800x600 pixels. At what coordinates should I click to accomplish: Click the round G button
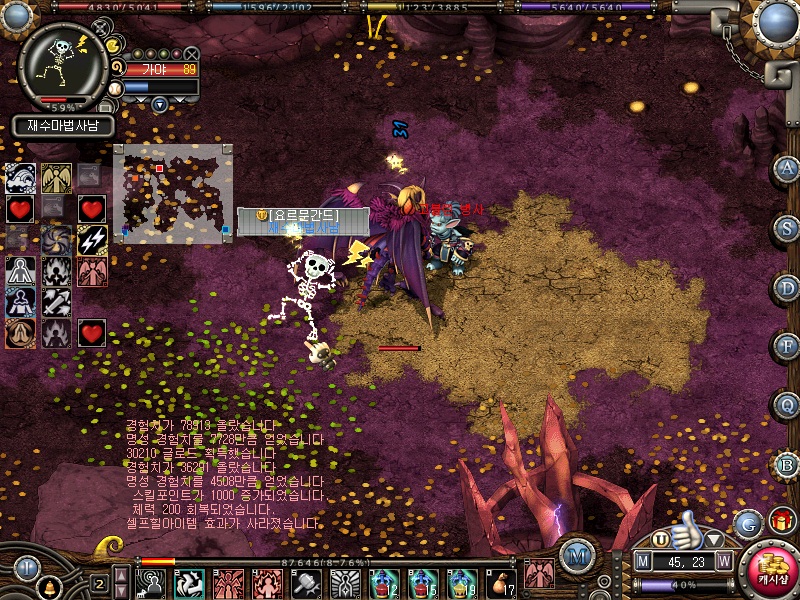coord(747,523)
